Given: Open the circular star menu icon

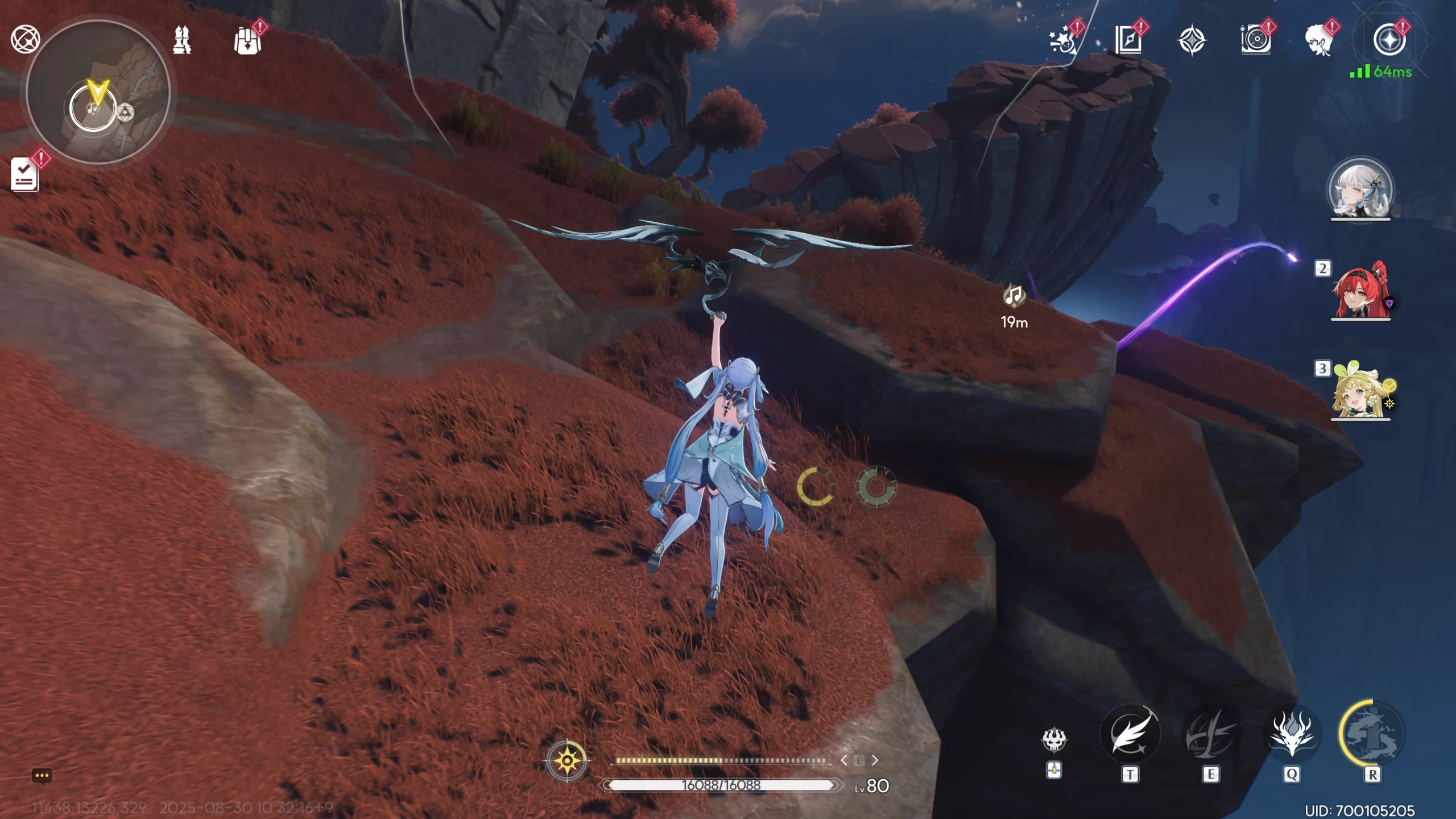Looking at the screenshot, I should [x=1389, y=40].
